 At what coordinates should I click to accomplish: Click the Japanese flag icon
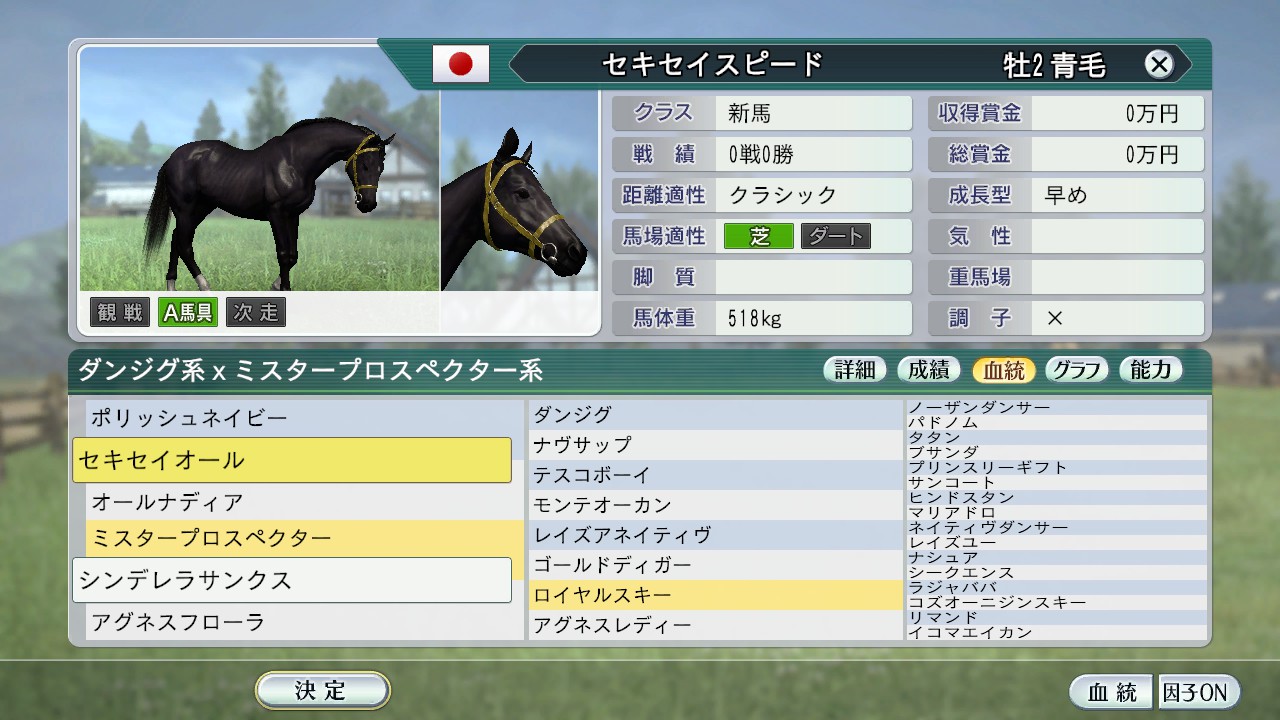(459, 63)
